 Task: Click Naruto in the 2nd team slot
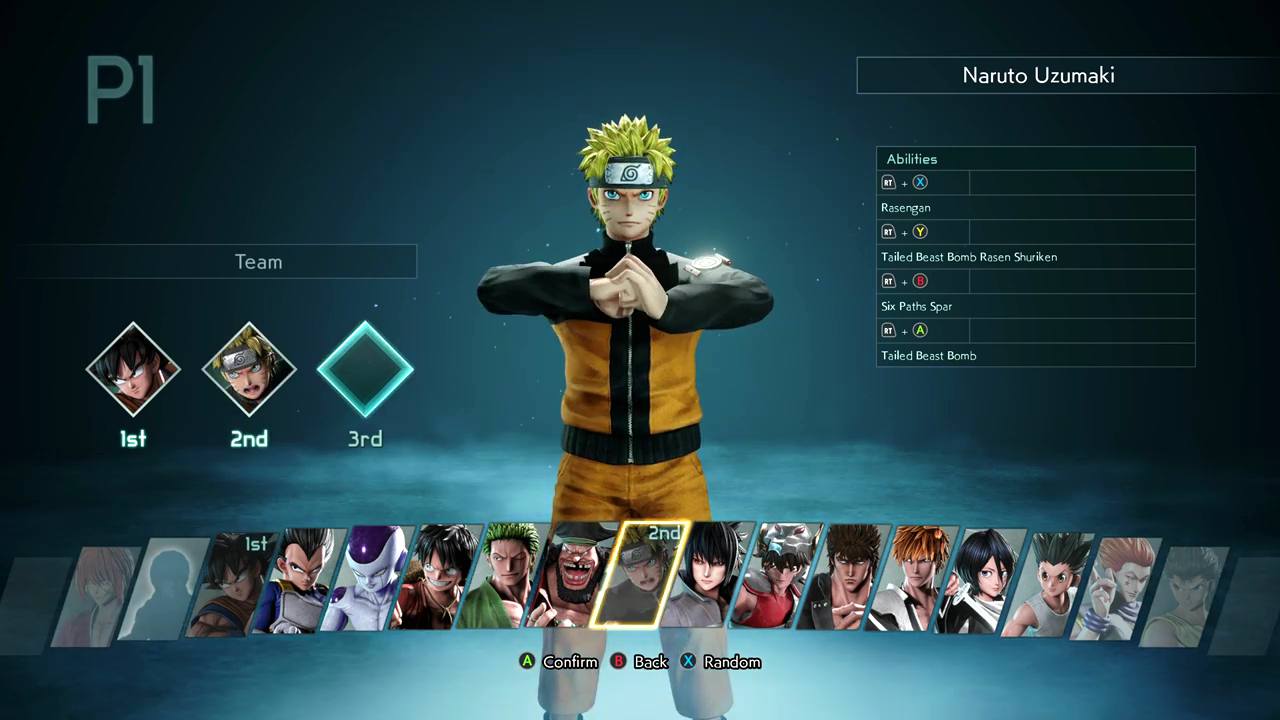(x=248, y=368)
